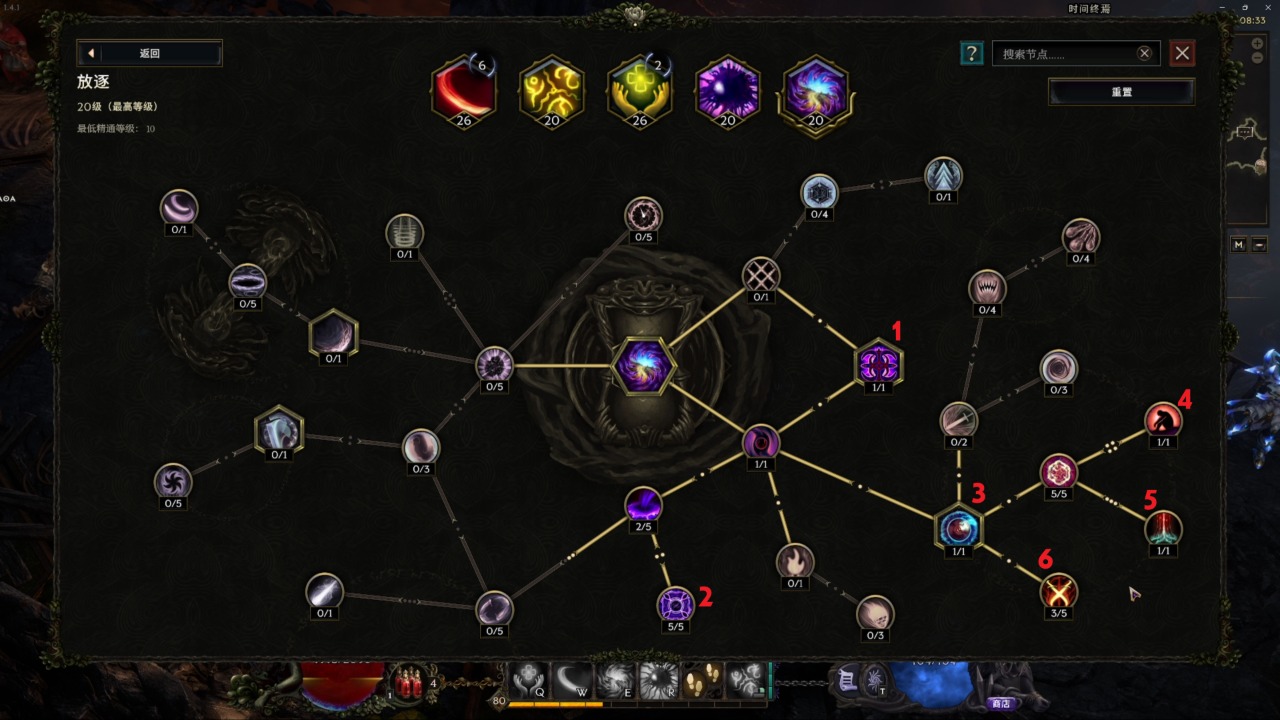Choose the red figure node labeled 4
This screenshot has height=720, width=1280.
(1163, 419)
